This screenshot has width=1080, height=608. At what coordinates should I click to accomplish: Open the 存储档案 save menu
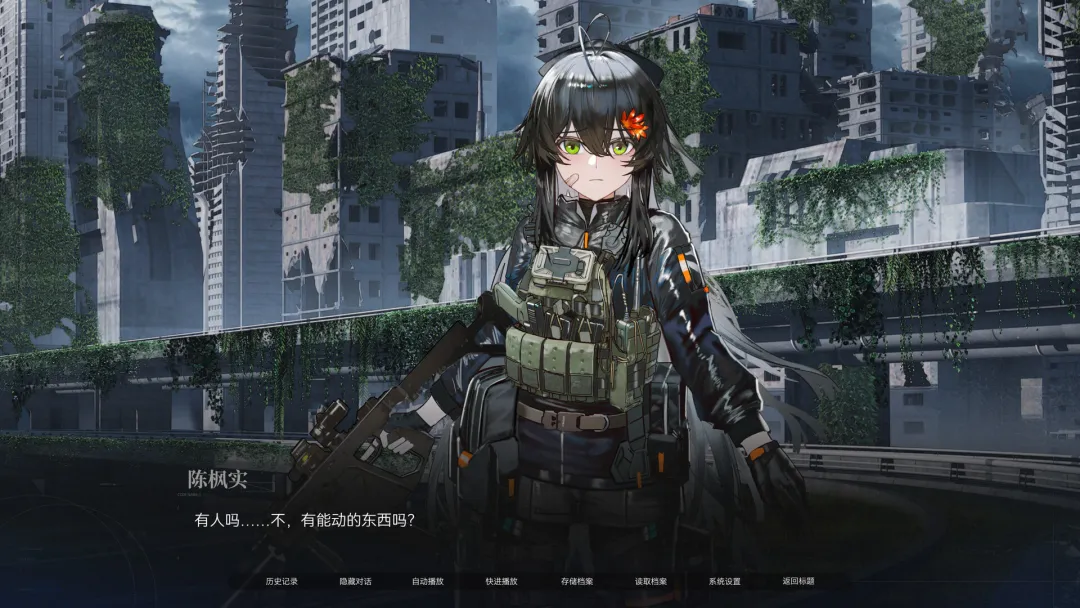pyautogui.click(x=577, y=581)
